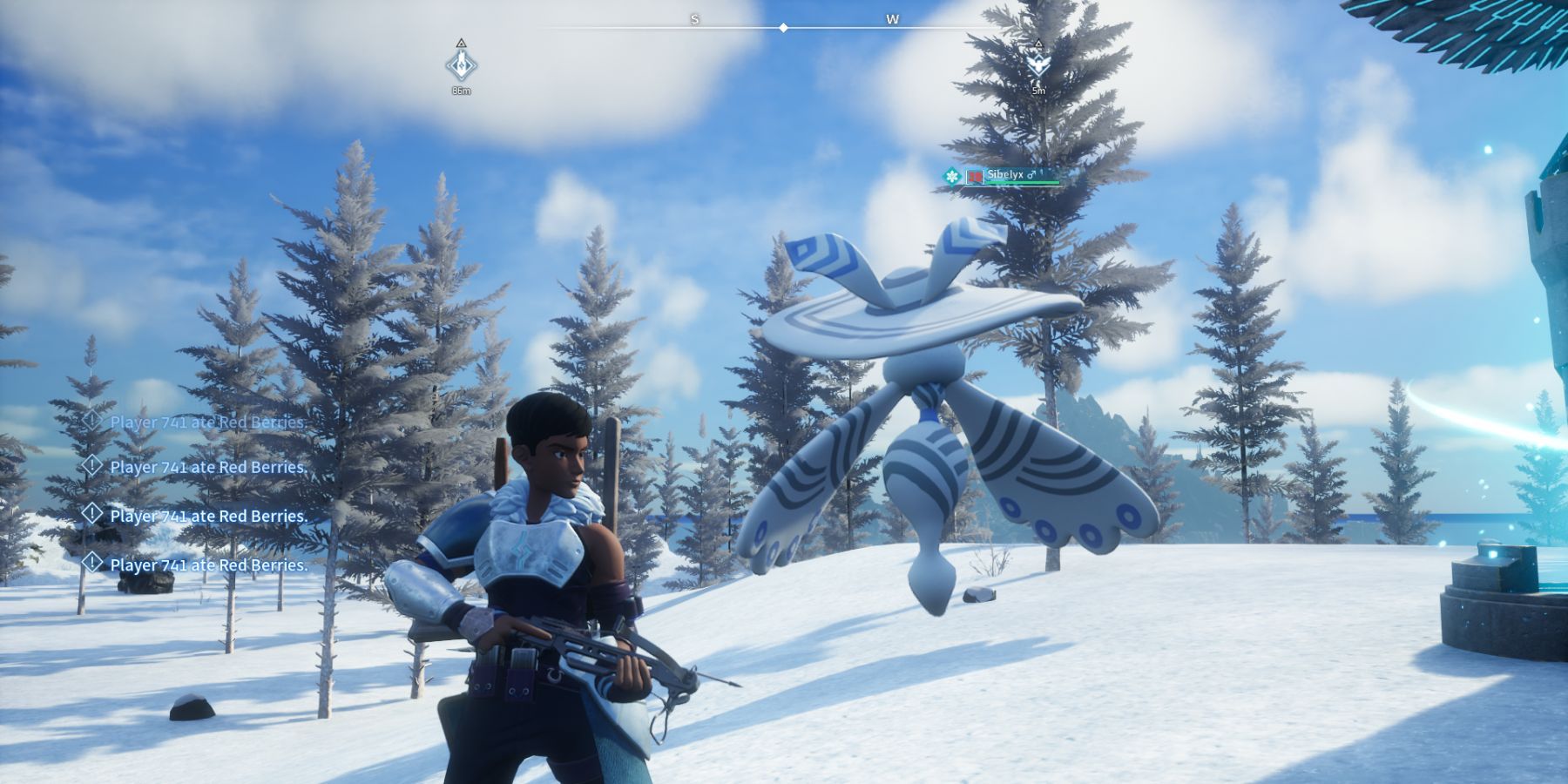Screen dimensions: 1568x784
Task: Click the 86m distance label under waypoint
Action: pyautogui.click(x=461, y=90)
